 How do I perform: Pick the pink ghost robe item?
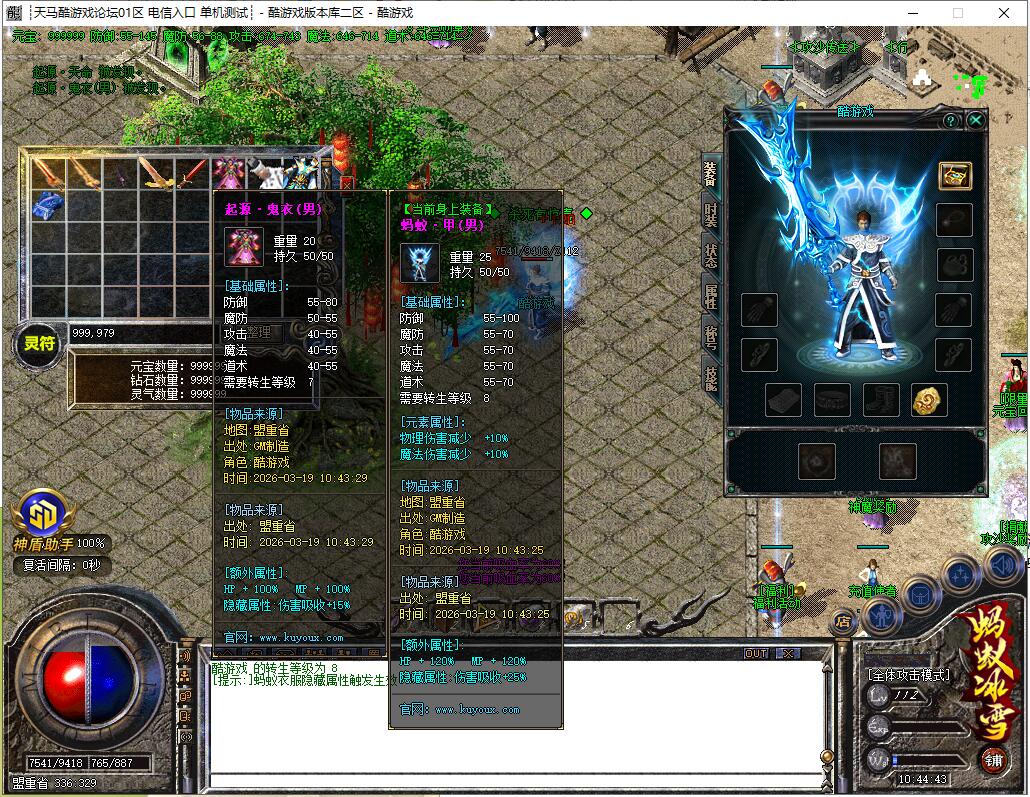point(229,174)
